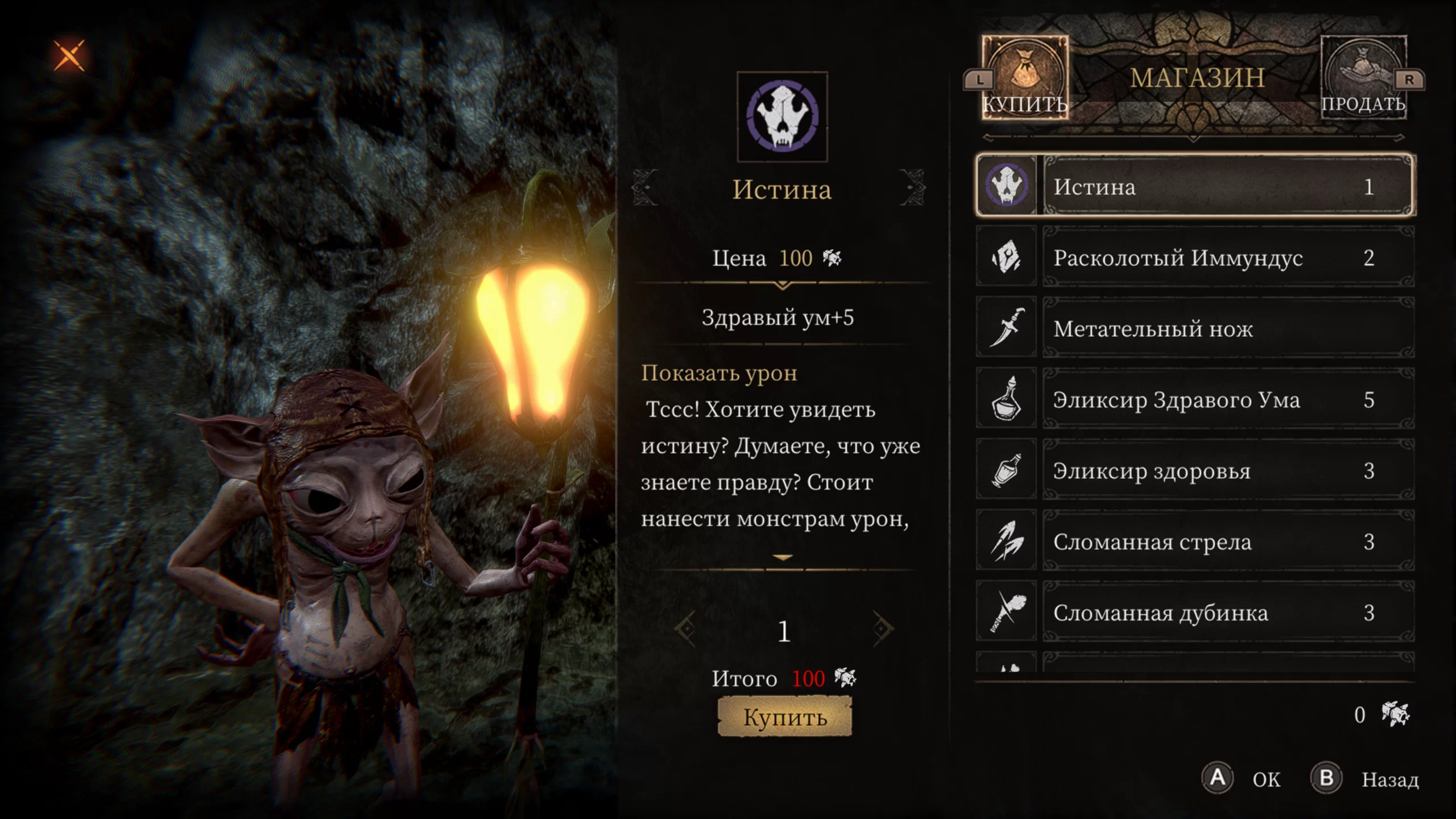
Task: Select the Истина item row
Action: click(1194, 186)
